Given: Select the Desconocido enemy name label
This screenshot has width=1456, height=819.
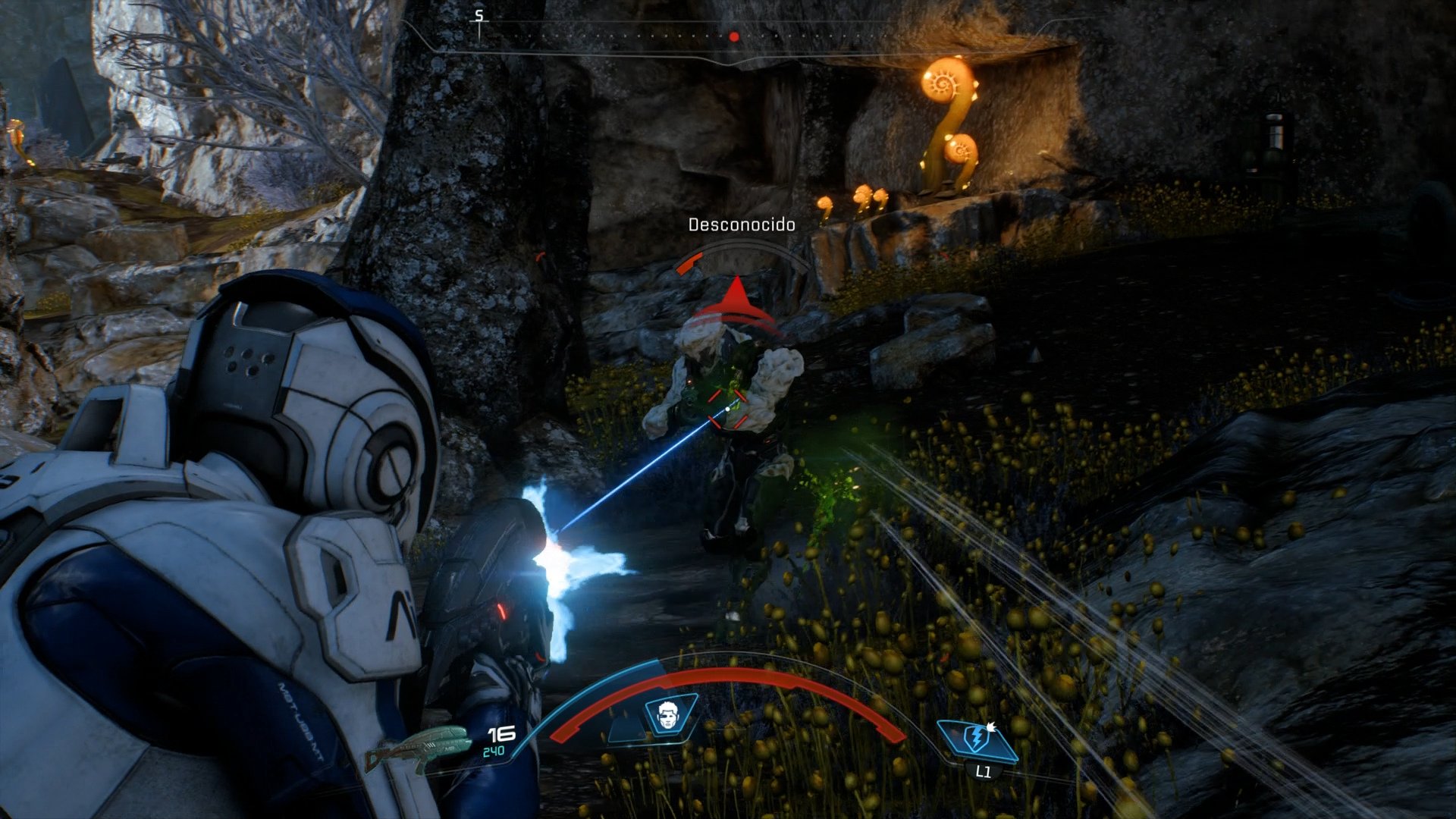Looking at the screenshot, I should coord(742,224).
